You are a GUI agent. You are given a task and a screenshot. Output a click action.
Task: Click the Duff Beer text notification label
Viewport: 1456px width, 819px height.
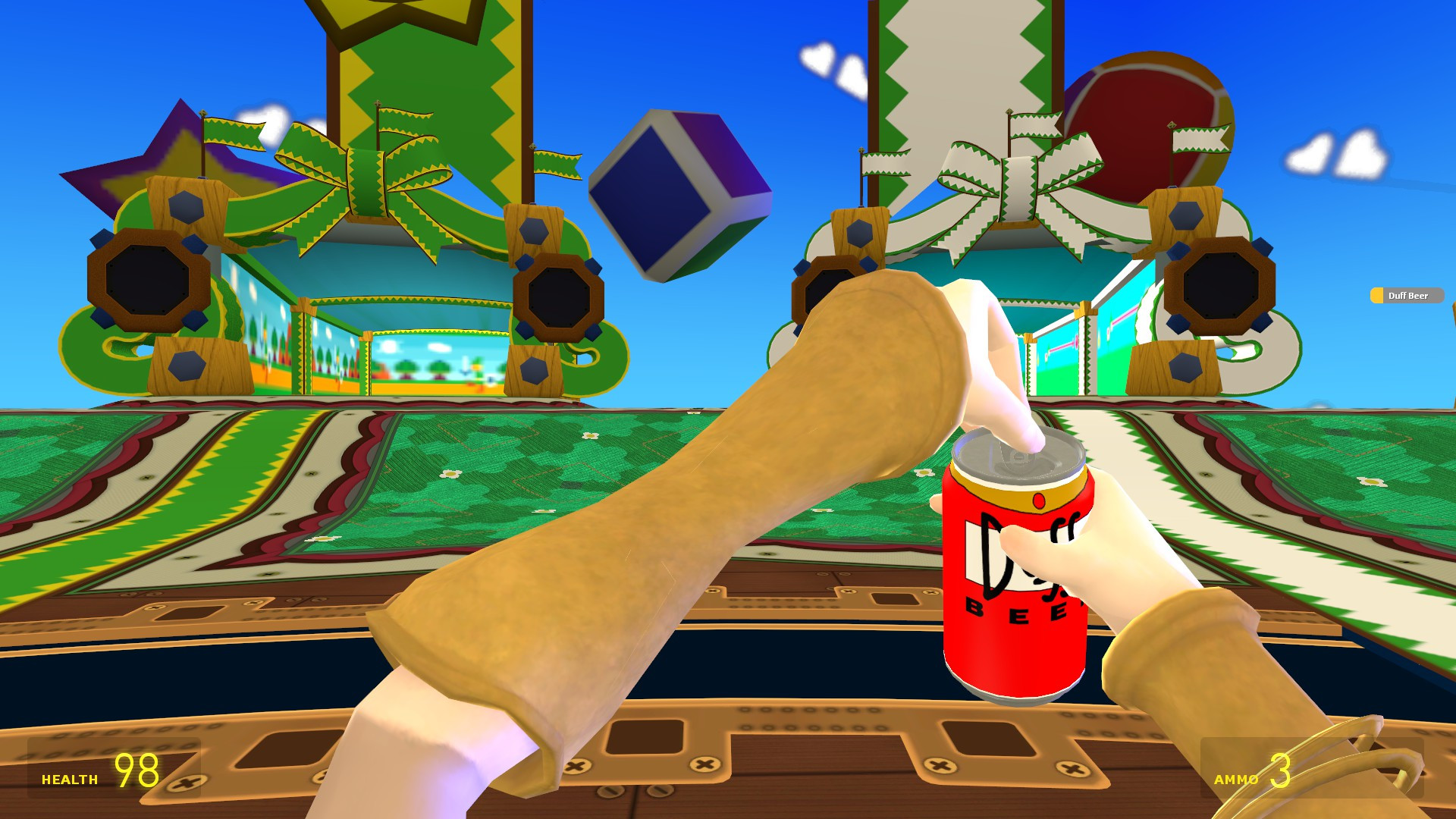1410,296
